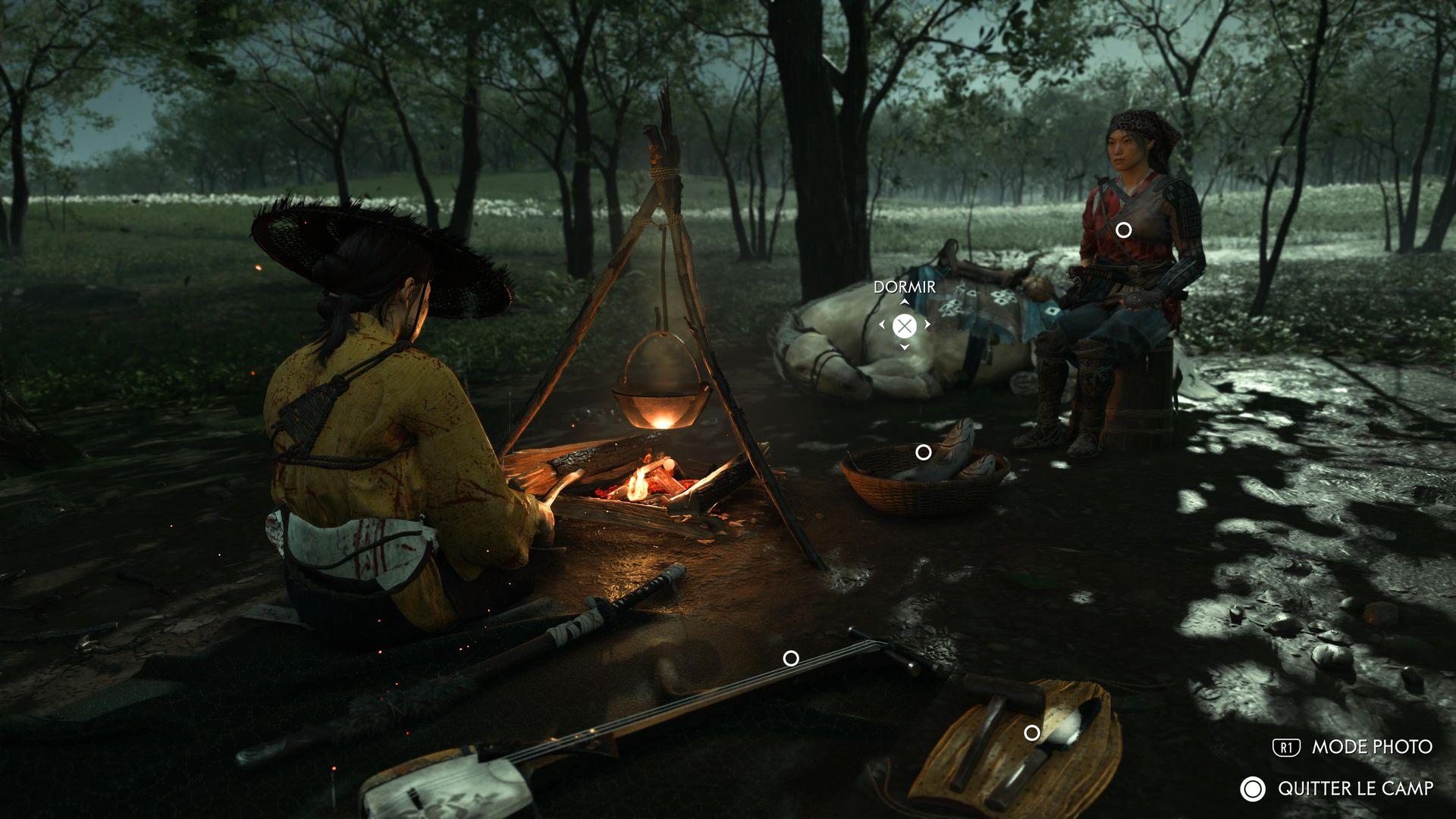Select the marker over the fish basket
Image resolution: width=1456 pixels, height=819 pixels.
coord(923,453)
